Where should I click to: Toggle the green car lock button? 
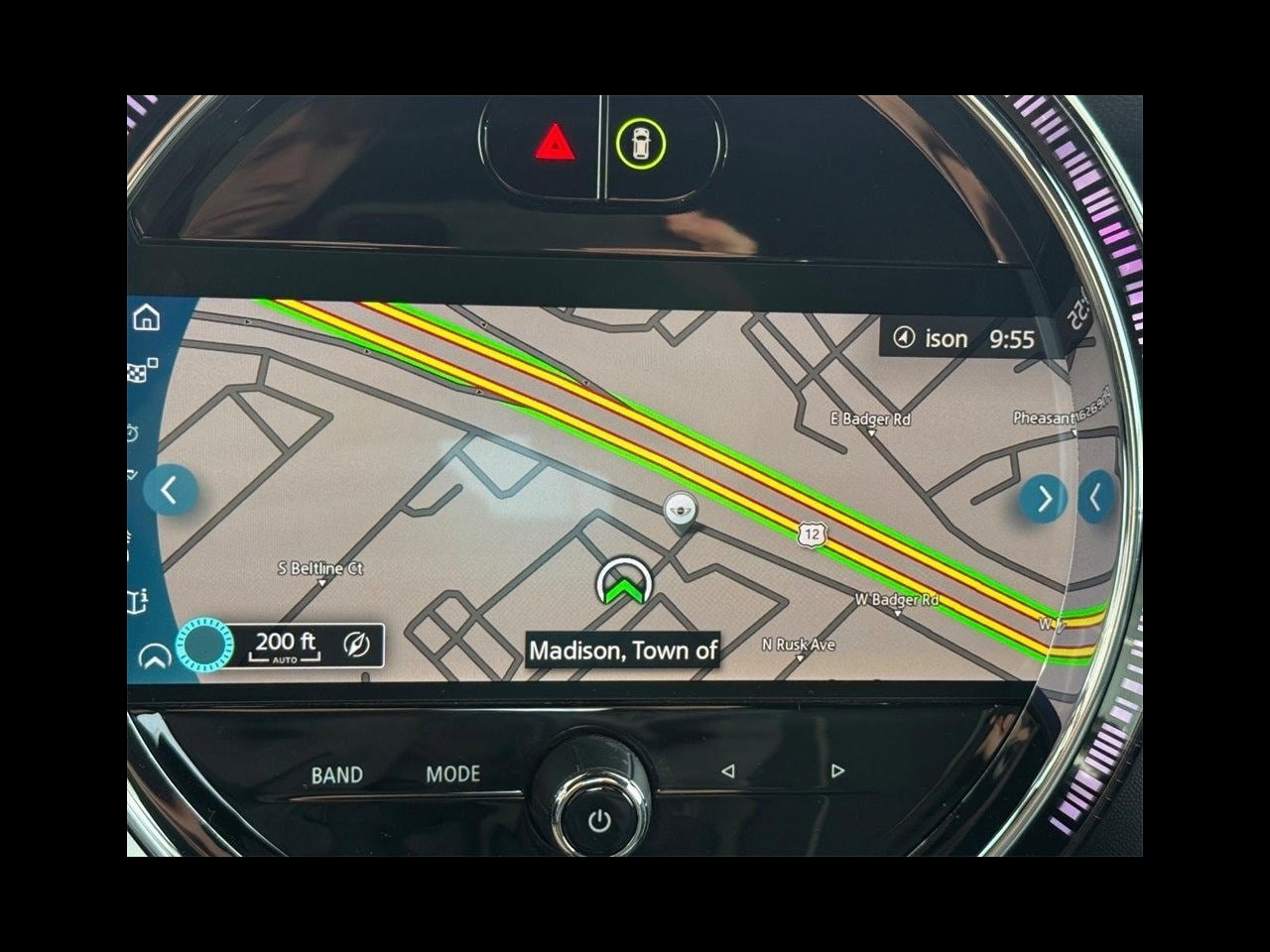click(640, 144)
